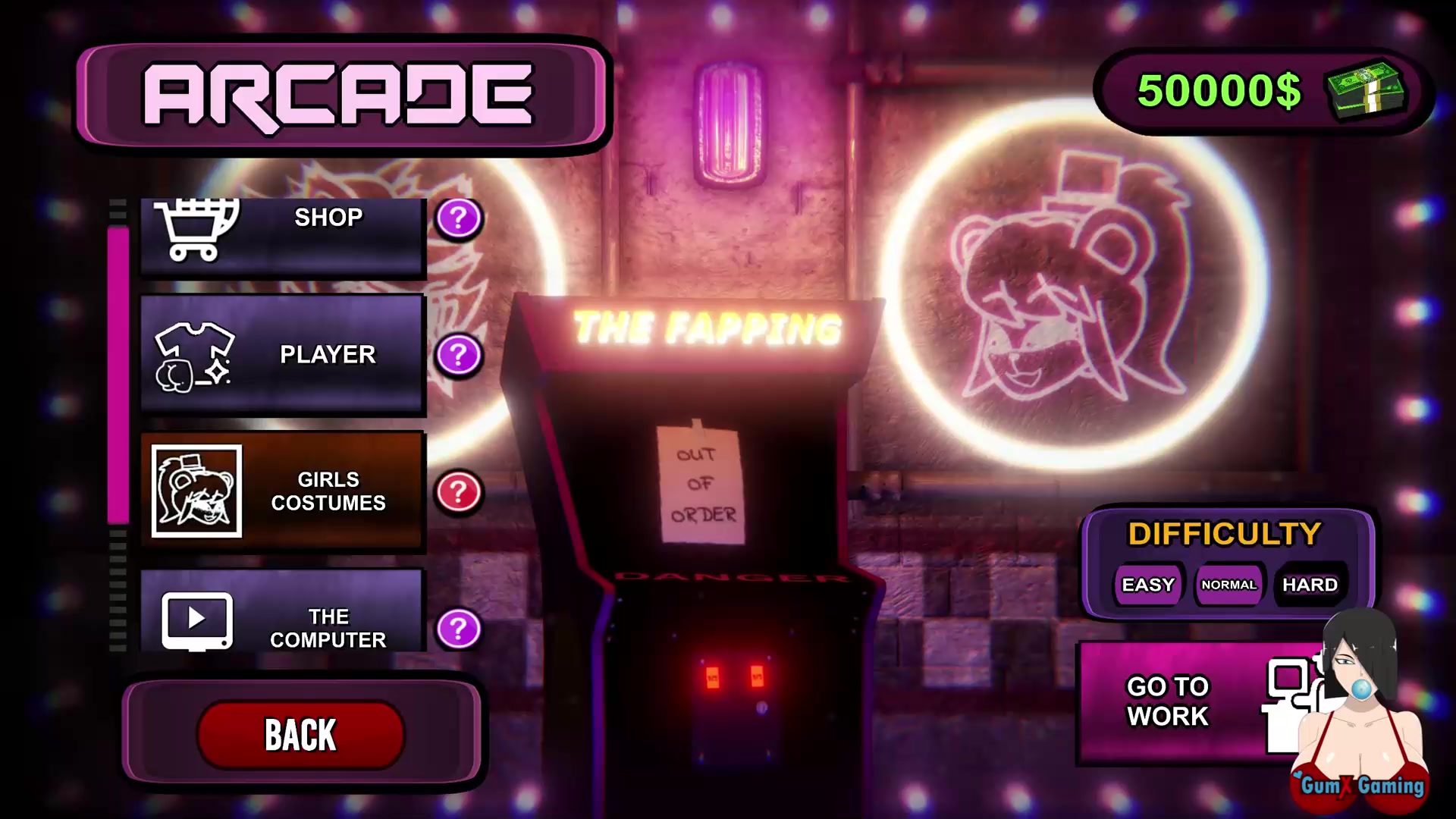Open the Player customization menu
1456x819 pixels.
[x=282, y=355]
